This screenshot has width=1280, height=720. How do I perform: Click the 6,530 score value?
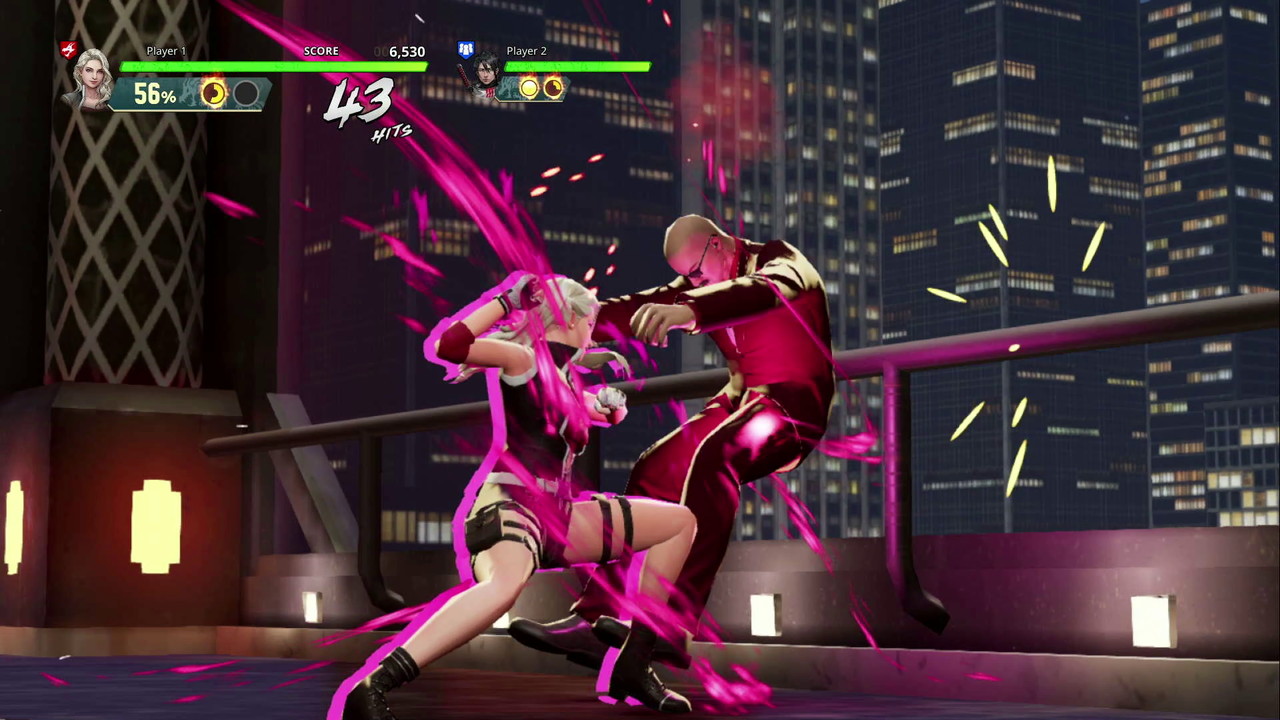coord(406,51)
